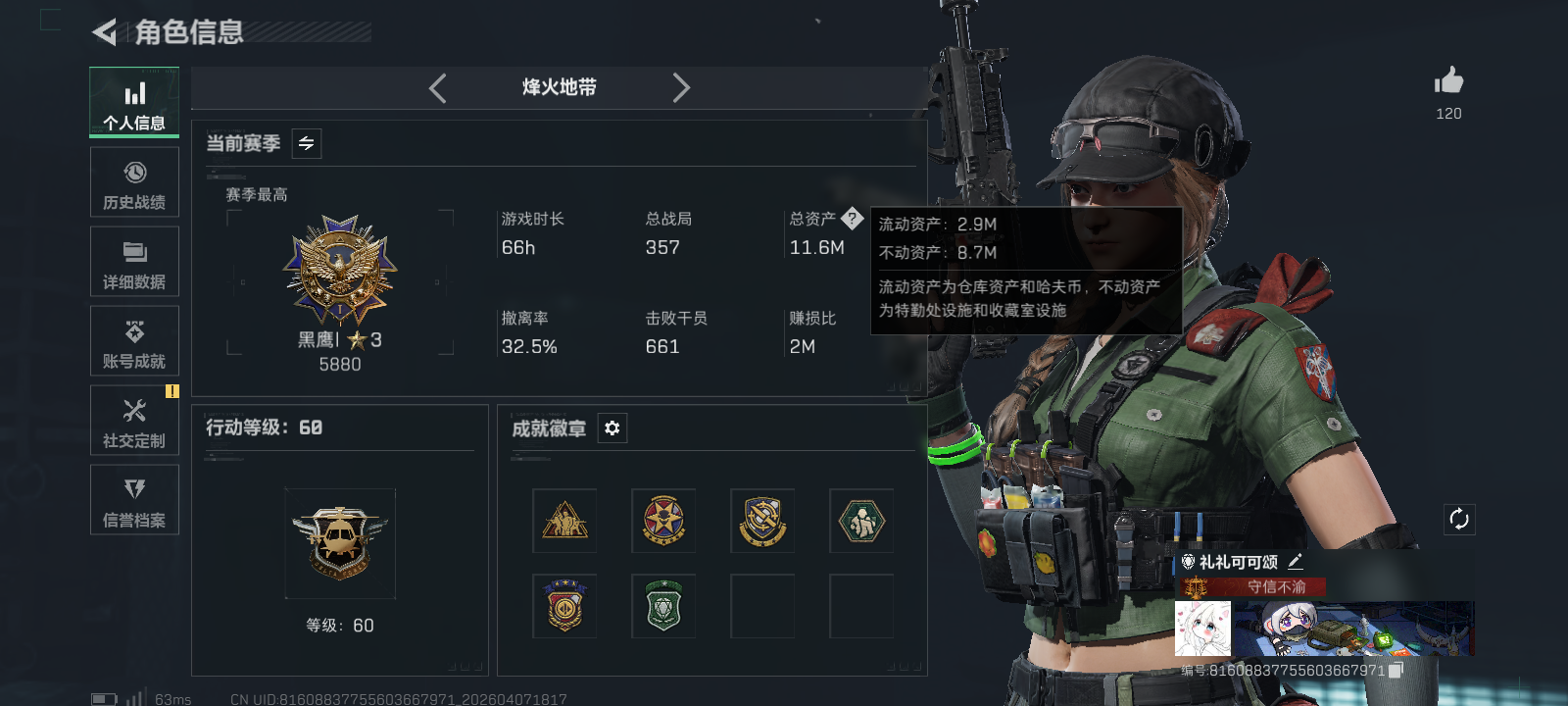Open the 当前赛季 comparison swap icon
Viewport: 1568px width, 706px height.
pyautogui.click(x=304, y=143)
